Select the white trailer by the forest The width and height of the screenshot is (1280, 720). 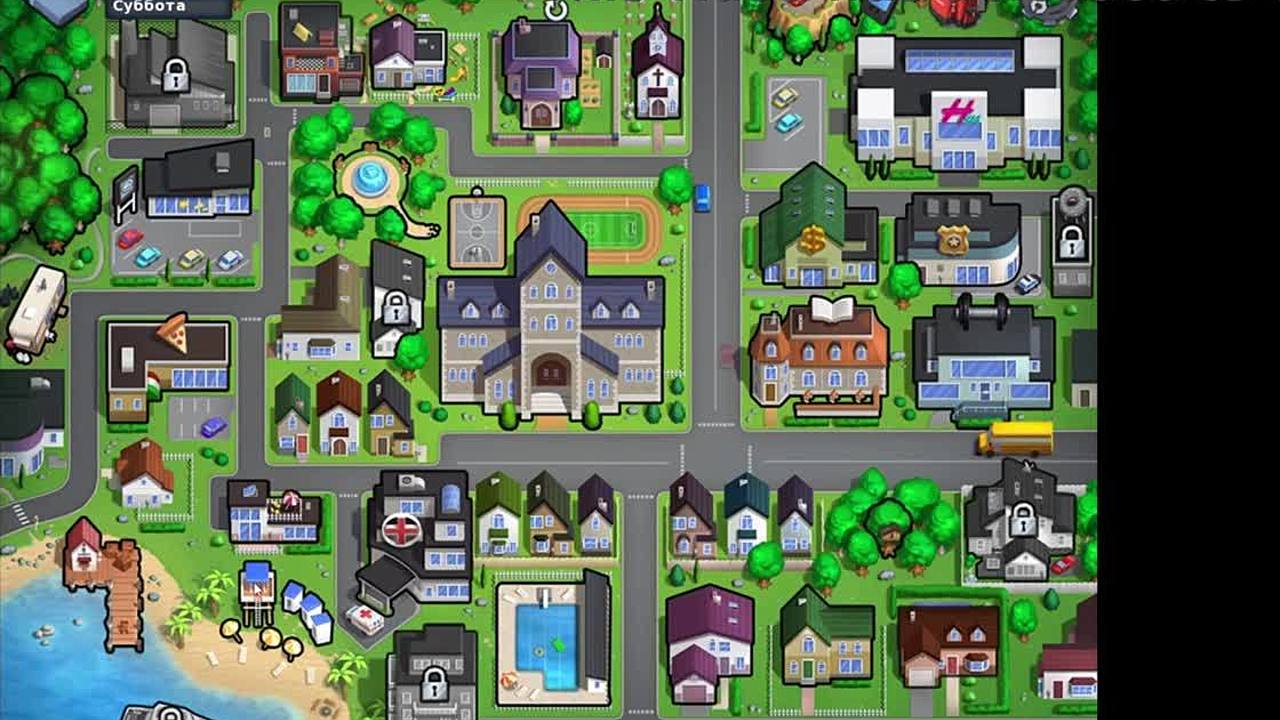[x=36, y=312]
